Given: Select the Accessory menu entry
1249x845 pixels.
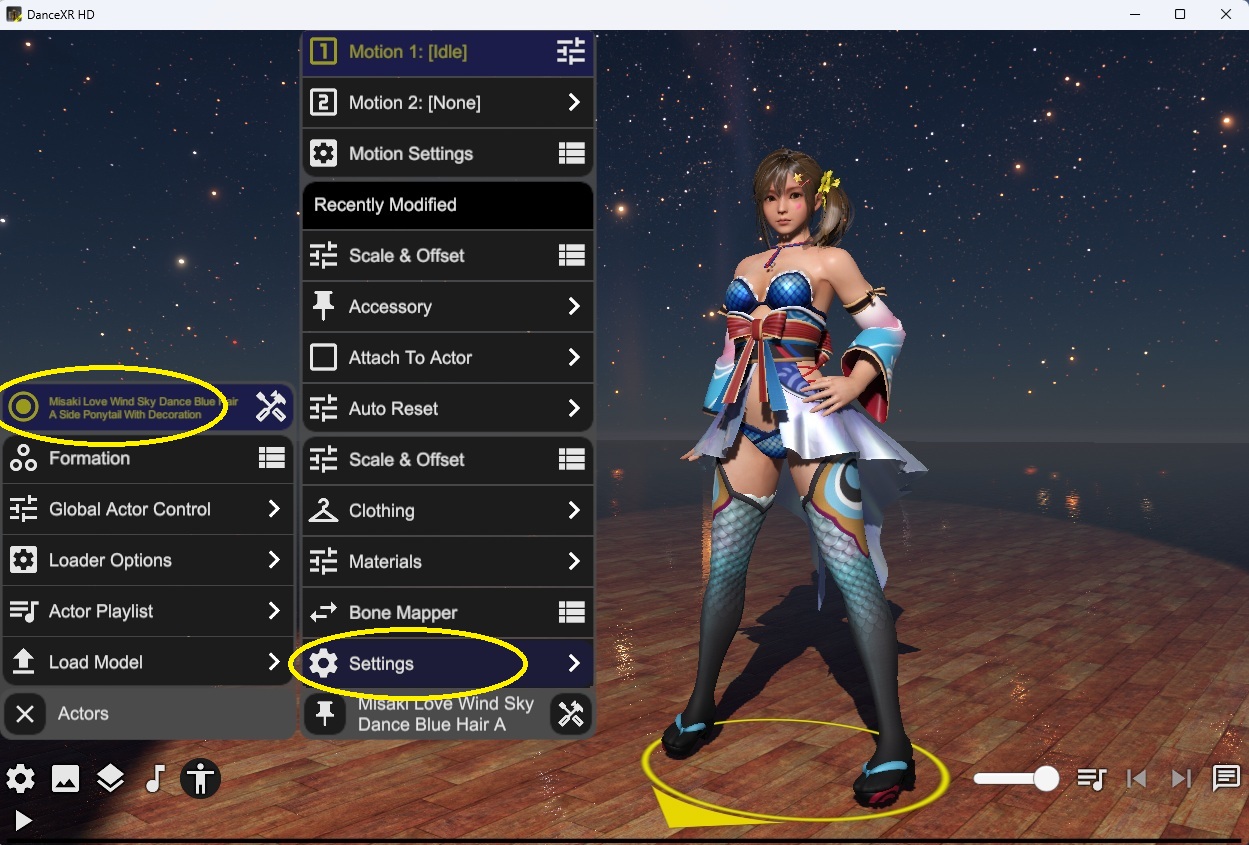Looking at the screenshot, I should point(447,307).
